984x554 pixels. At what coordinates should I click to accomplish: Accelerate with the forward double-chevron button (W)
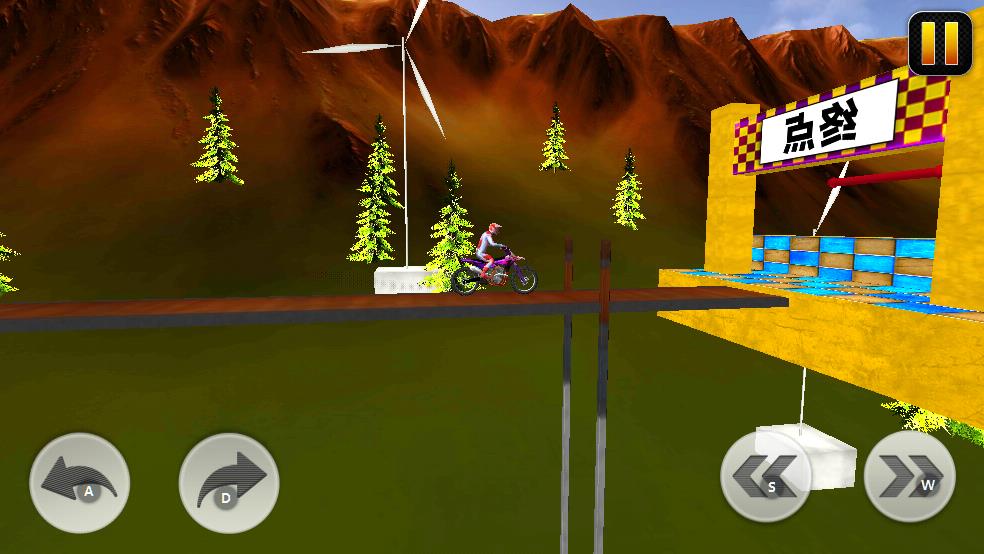pos(909,477)
